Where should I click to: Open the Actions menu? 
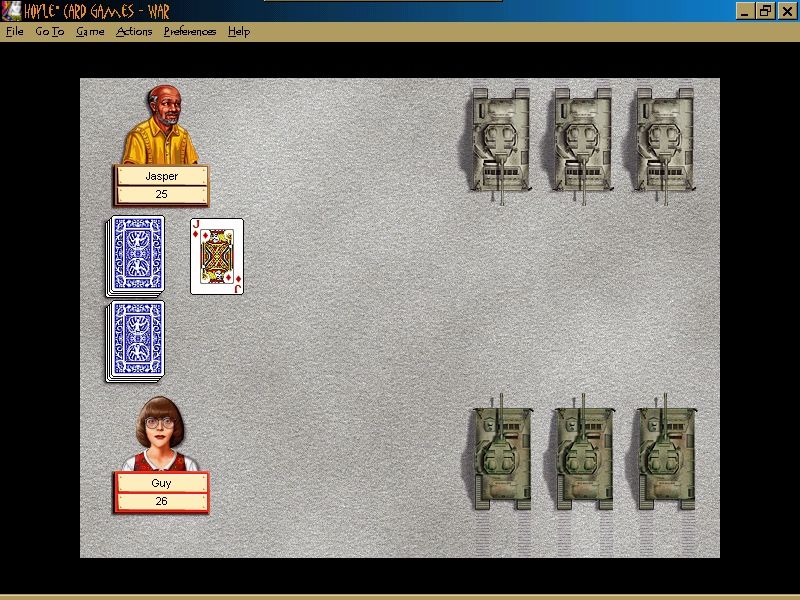tap(134, 31)
